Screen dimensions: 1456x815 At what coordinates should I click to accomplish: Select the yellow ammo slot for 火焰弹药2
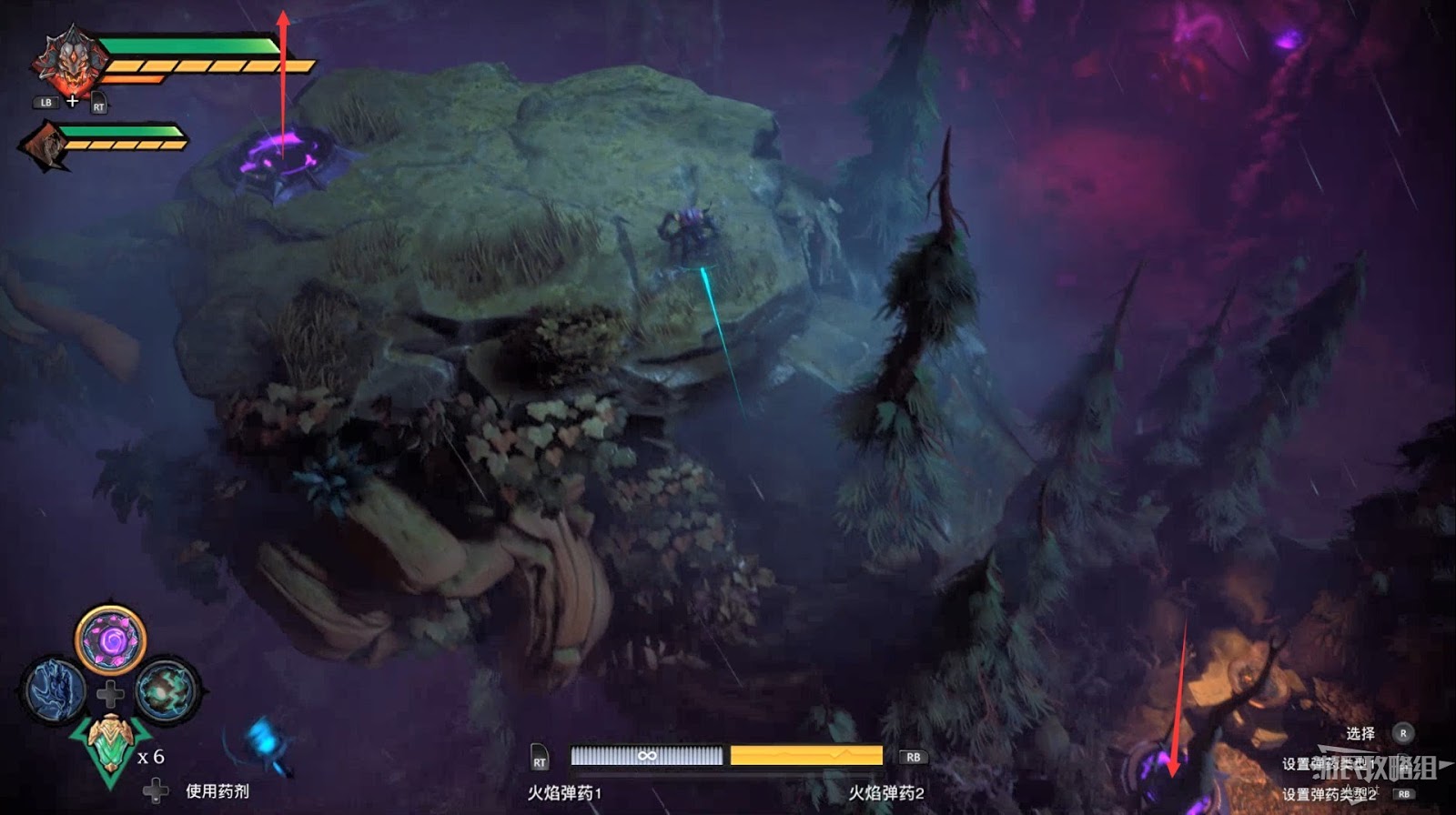[806, 756]
